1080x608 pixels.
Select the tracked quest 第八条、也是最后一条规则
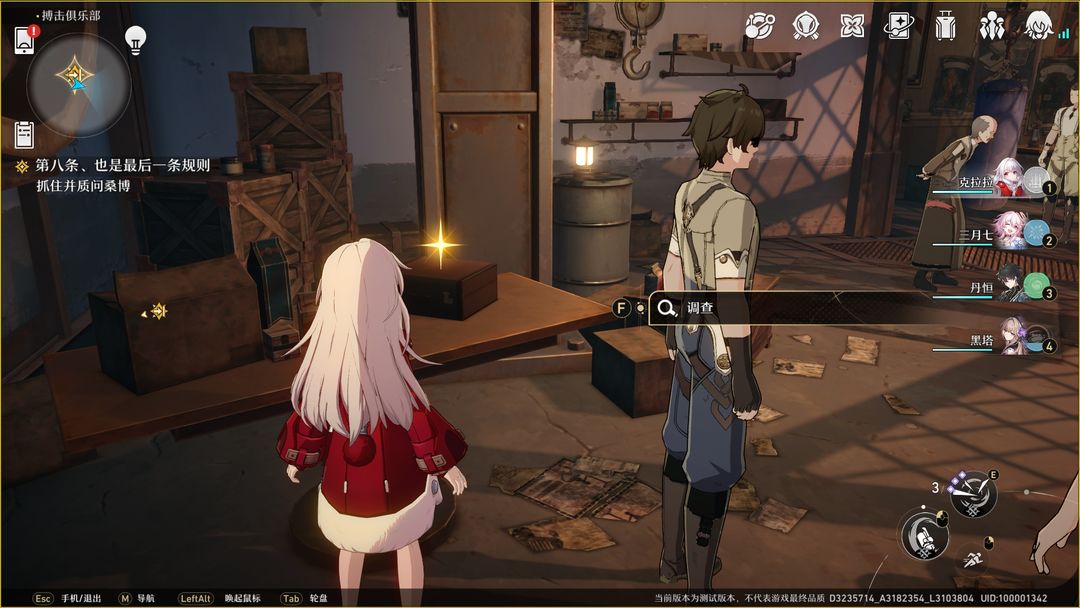(122, 166)
